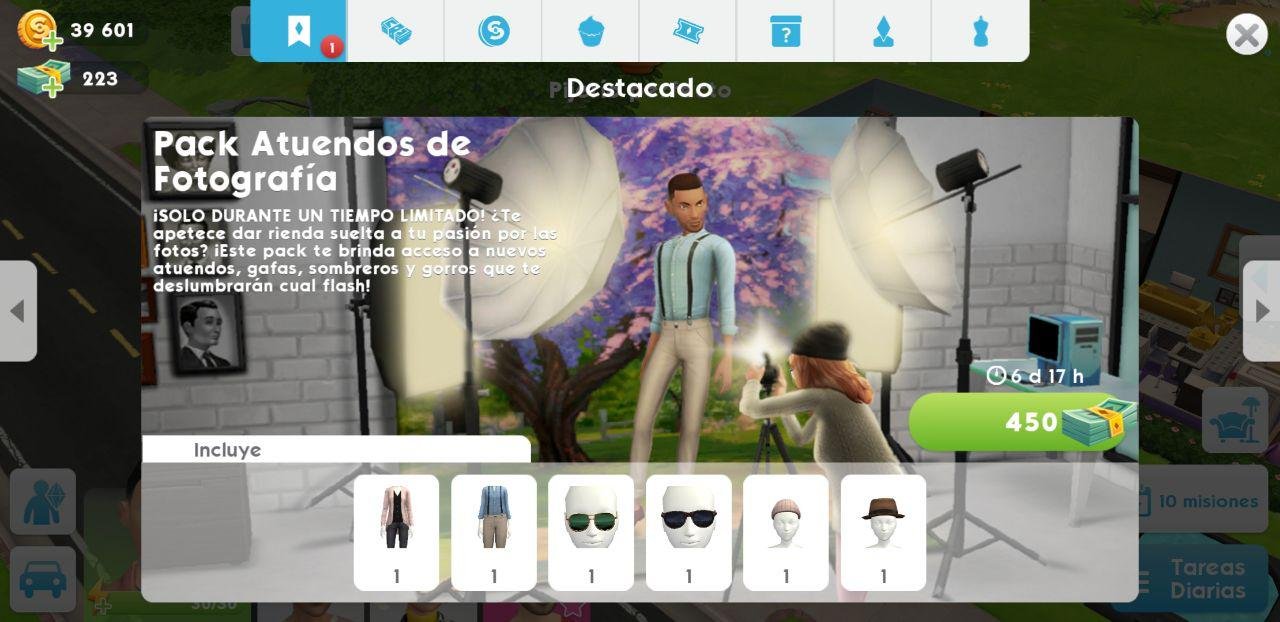Select the green aviator sunglasses item
Image resolution: width=1280 pixels, height=622 pixels.
(x=591, y=532)
